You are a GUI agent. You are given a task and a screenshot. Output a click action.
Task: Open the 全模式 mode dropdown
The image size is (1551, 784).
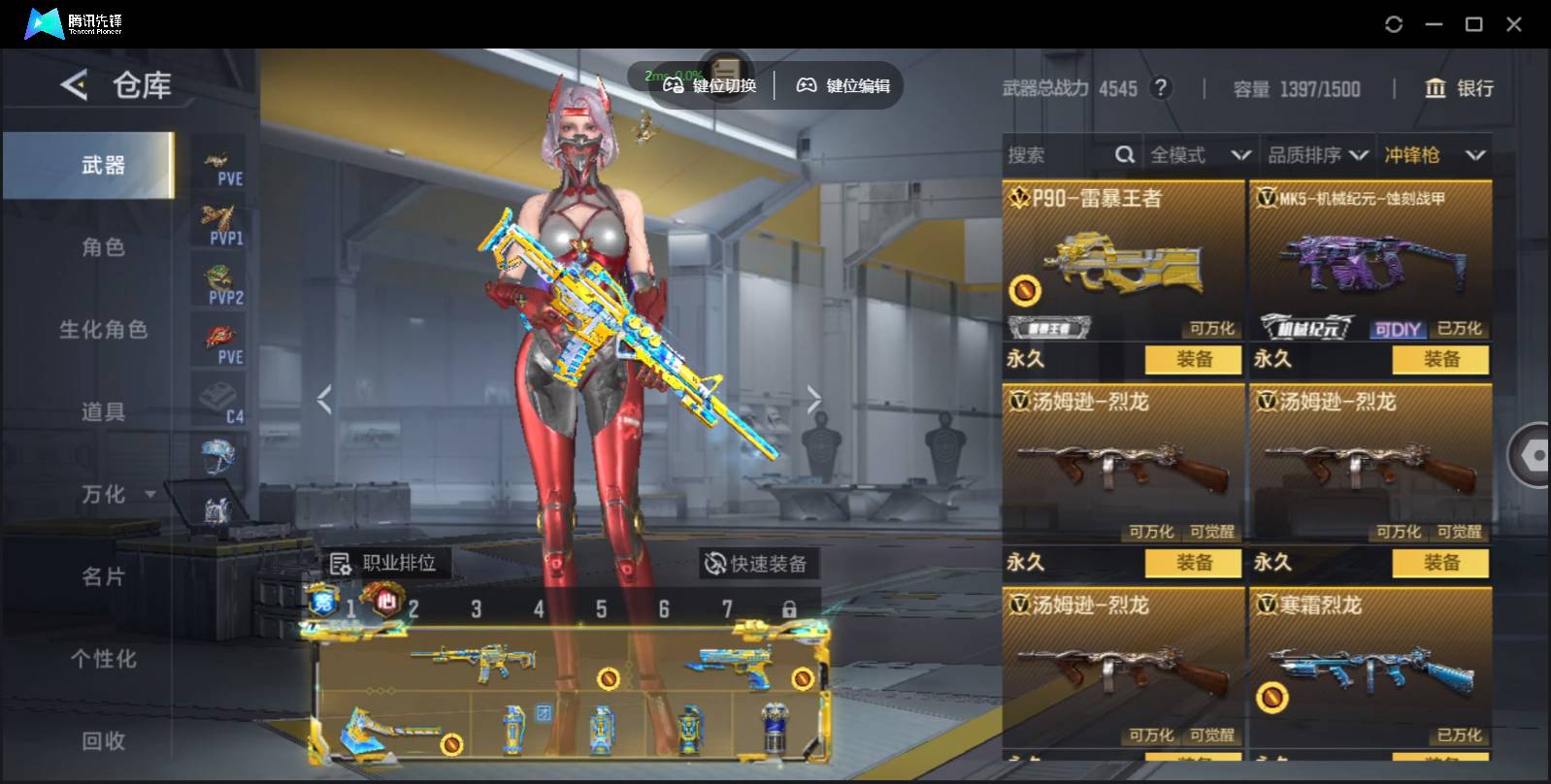1200,155
